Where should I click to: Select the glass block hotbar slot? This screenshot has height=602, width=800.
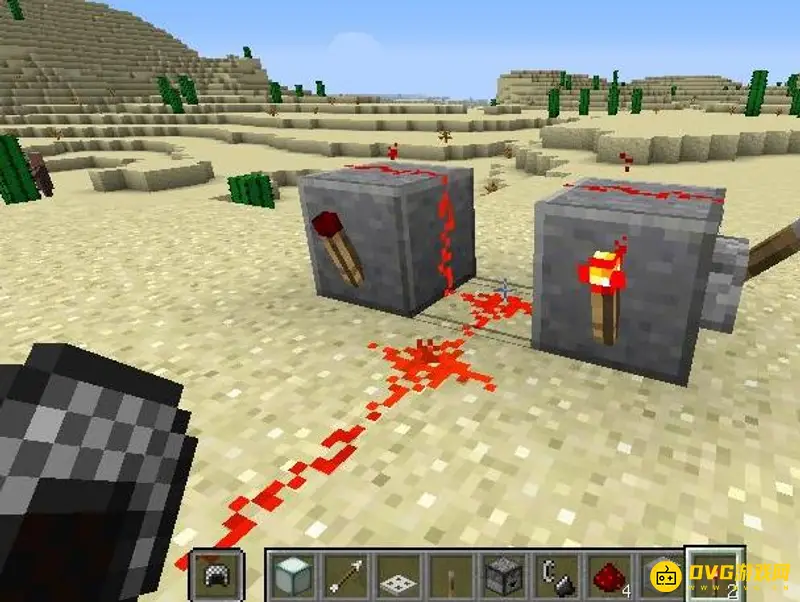coord(293,576)
